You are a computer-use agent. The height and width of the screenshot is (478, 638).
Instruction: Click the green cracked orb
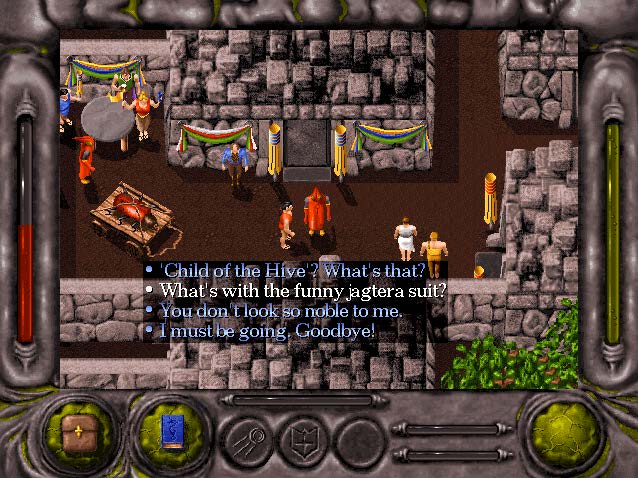(561, 430)
